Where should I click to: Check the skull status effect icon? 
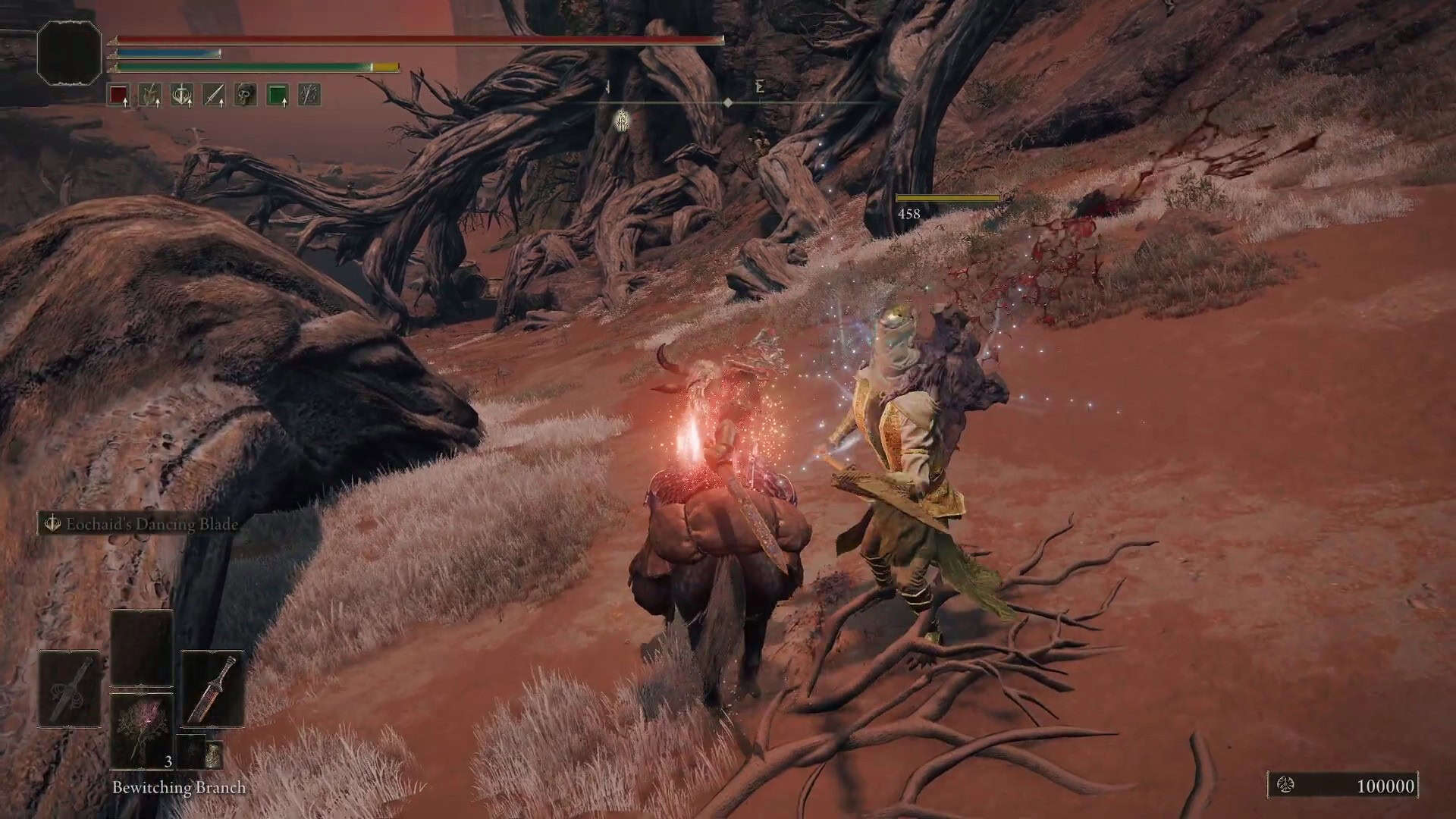click(245, 95)
